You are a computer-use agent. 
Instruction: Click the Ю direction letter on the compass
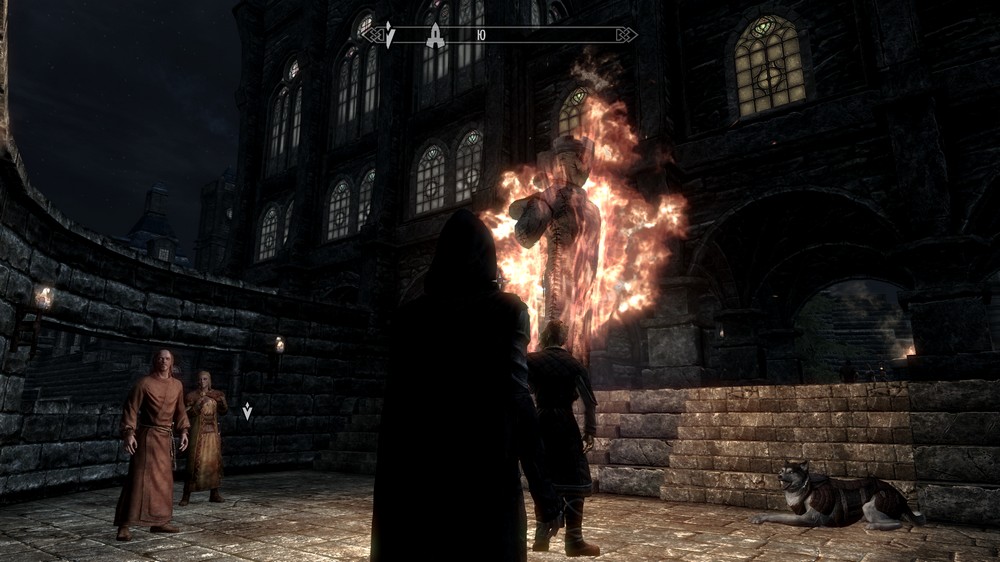click(481, 35)
